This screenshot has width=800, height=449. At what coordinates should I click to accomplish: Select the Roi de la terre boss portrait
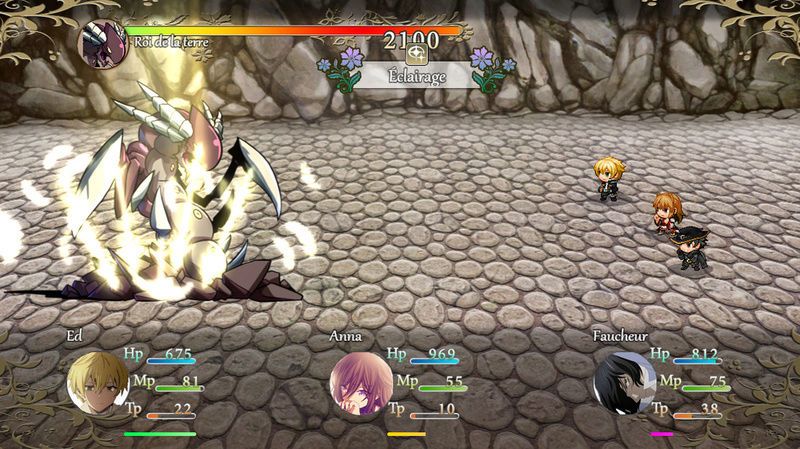click(x=102, y=45)
